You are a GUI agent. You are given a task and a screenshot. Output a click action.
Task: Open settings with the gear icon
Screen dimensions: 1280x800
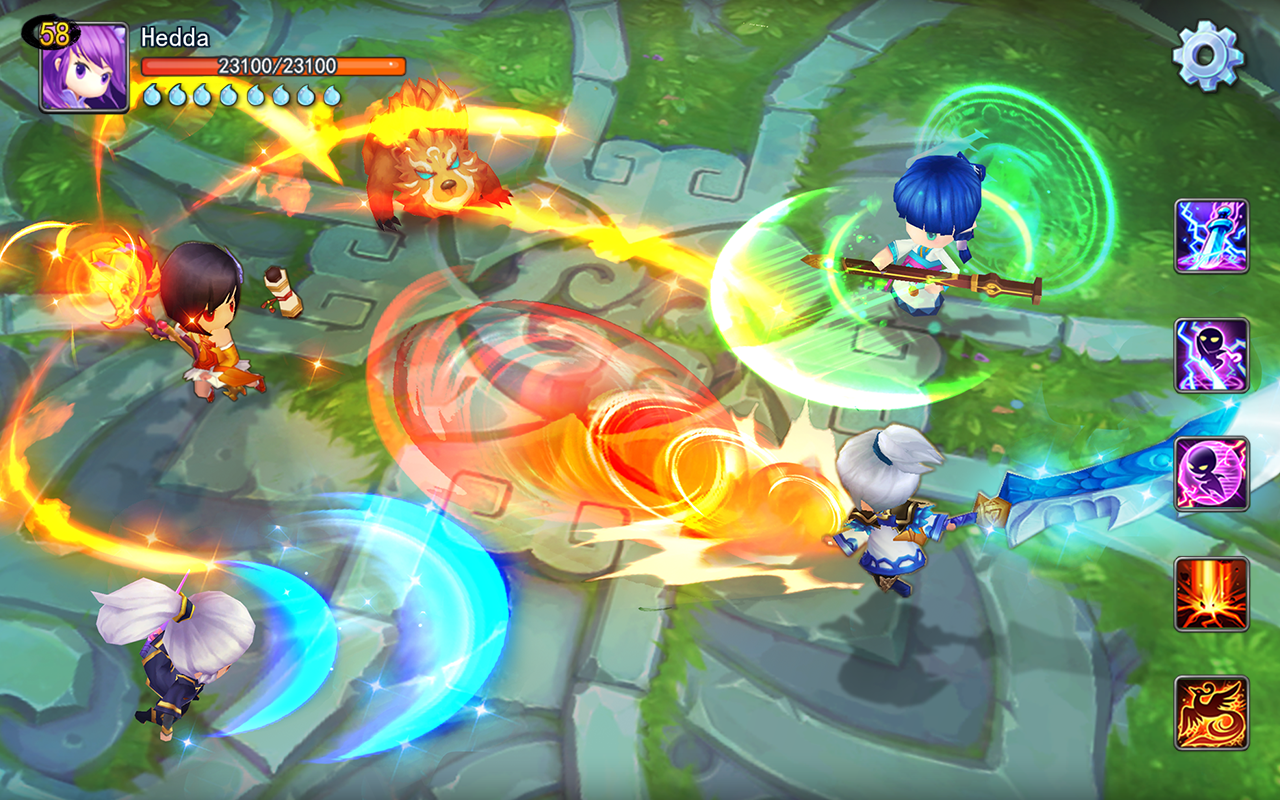[x=1208, y=56]
